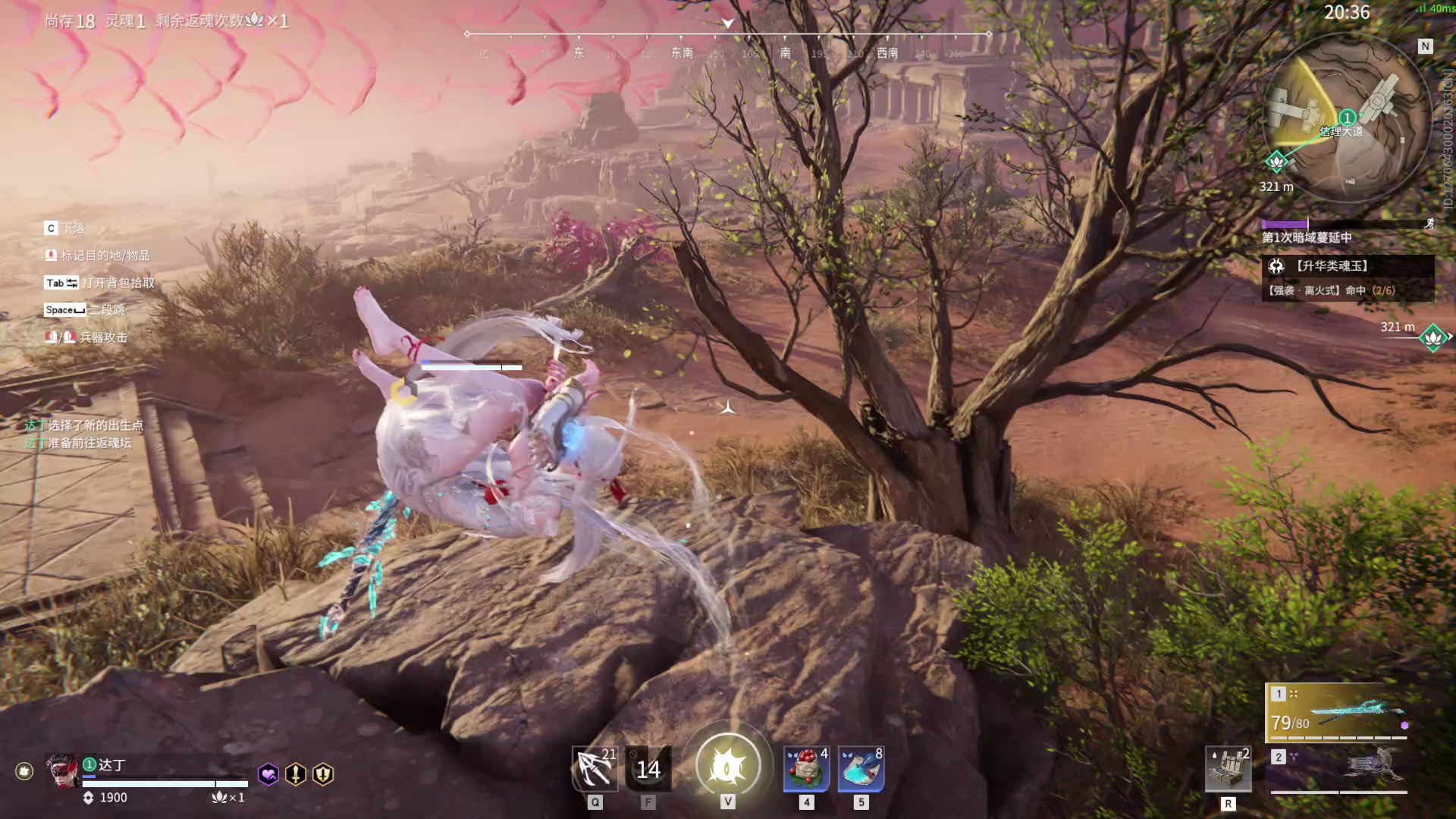
Task: Activate the cooldown skill icon showing 14
Action: point(648,769)
